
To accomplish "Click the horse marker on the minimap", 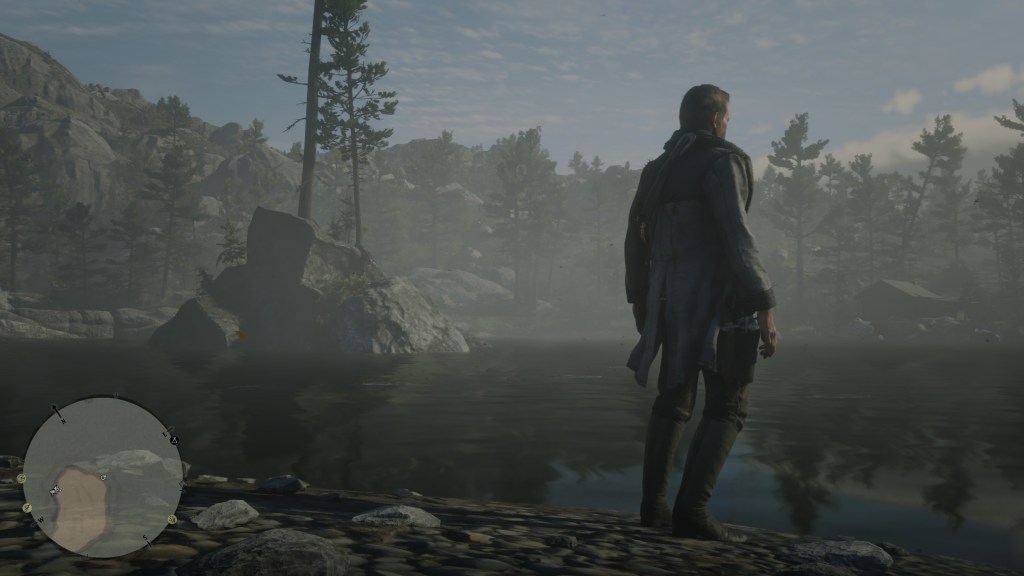I will click(54, 489).
